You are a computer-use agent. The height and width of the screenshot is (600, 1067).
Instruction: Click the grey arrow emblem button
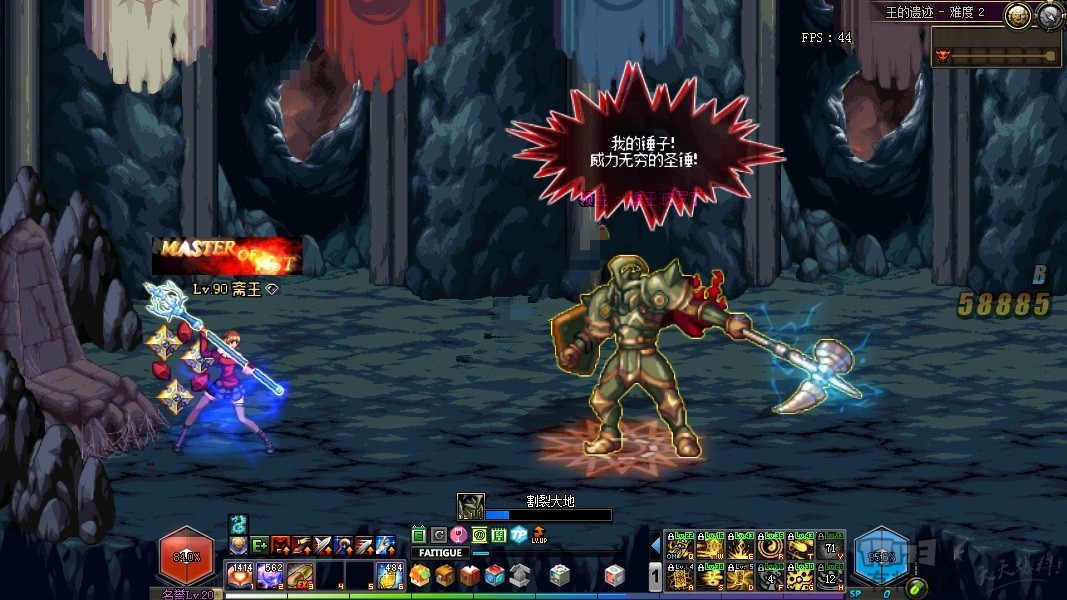(1049, 16)
